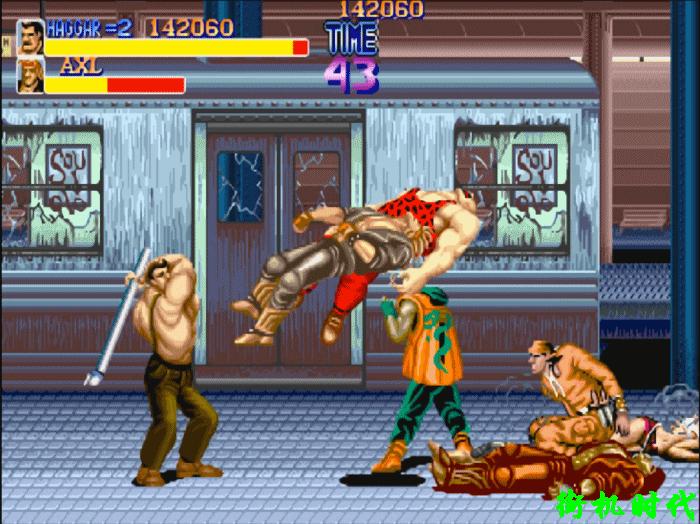Click Haggar's player portrait
The image size is (700, 524).
pyautogui.click(x=30, y=38)
